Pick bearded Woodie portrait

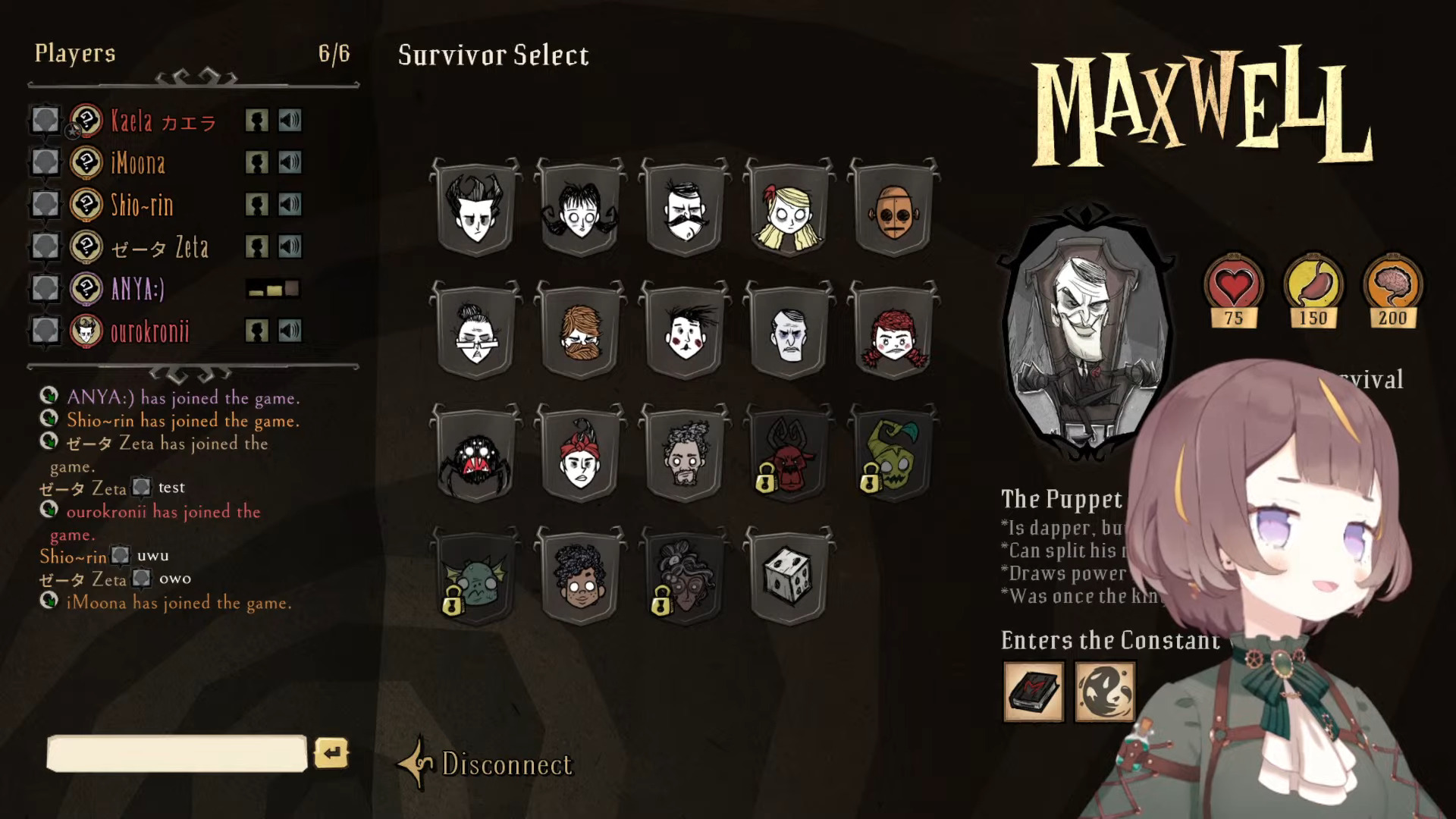(580, 333)
